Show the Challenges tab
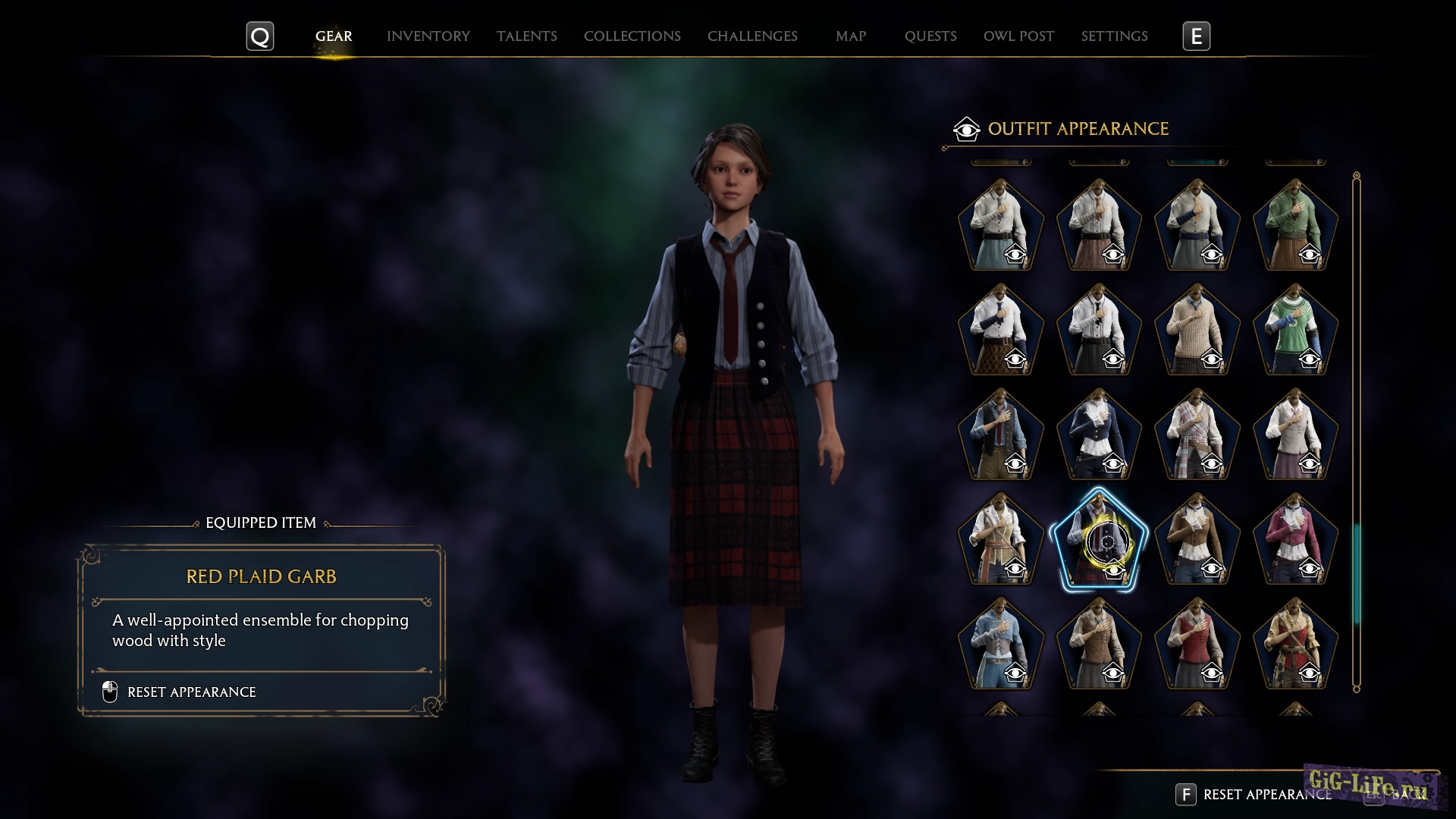The width and height of the screenshot is (1456, 819). 752,36
